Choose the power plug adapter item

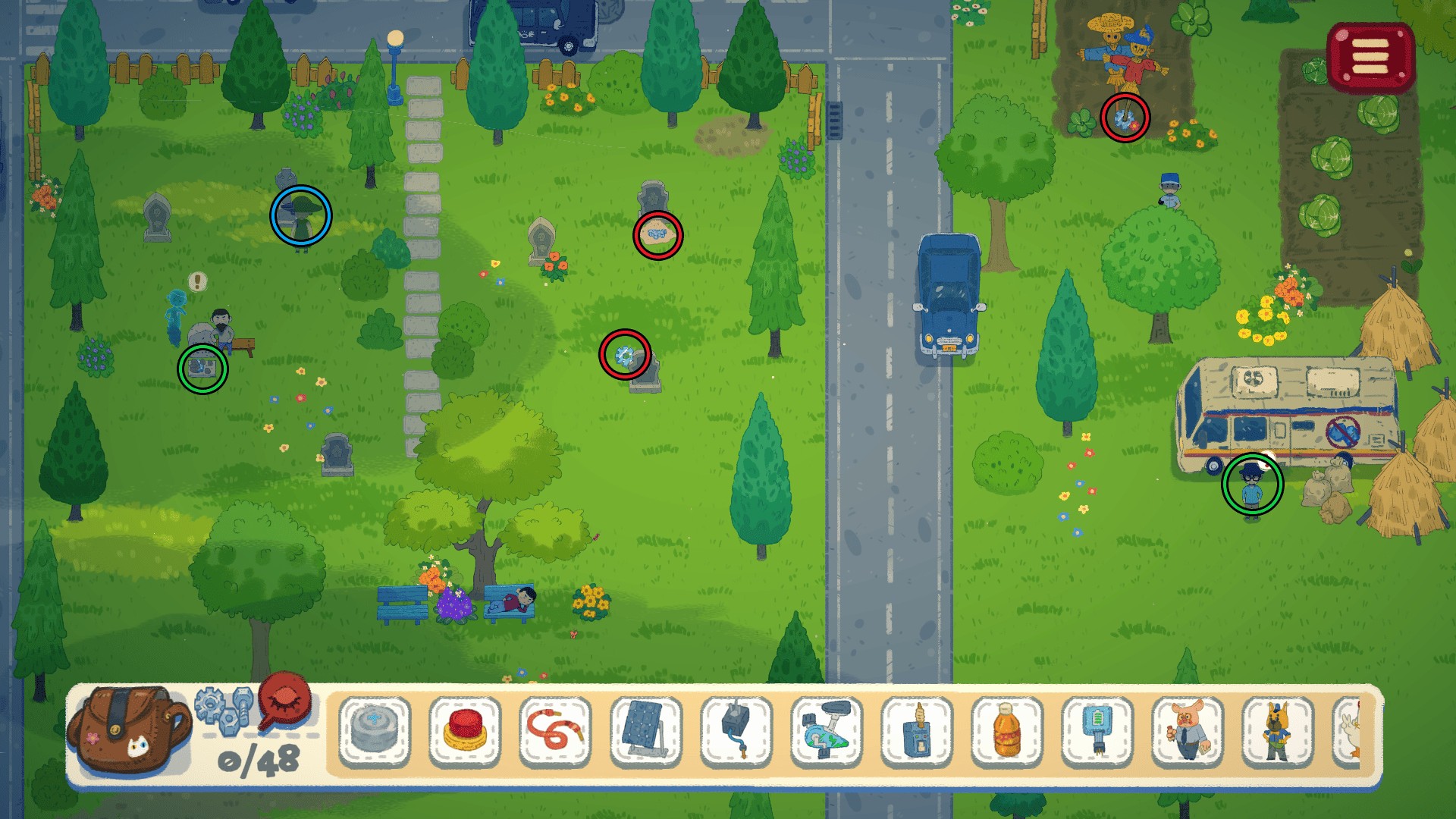736,731
